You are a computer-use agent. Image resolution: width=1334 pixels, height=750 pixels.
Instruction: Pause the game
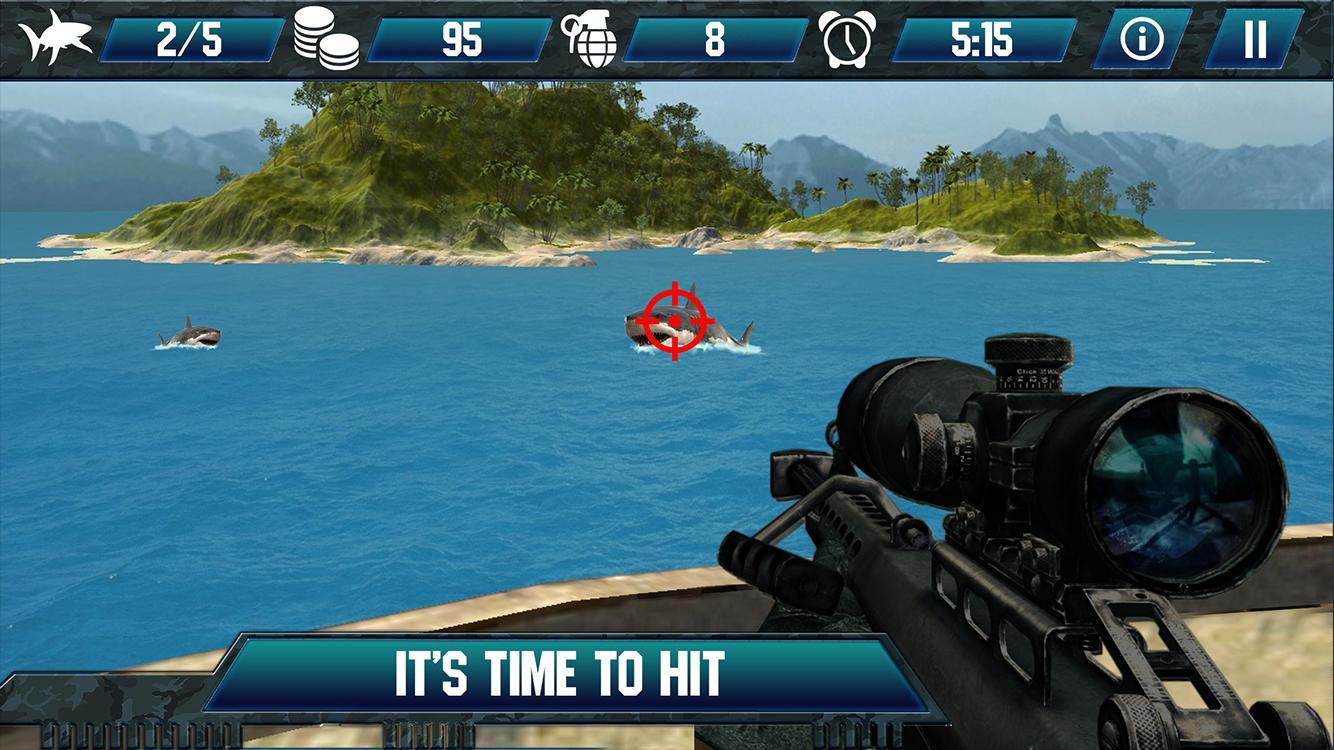1255,38
